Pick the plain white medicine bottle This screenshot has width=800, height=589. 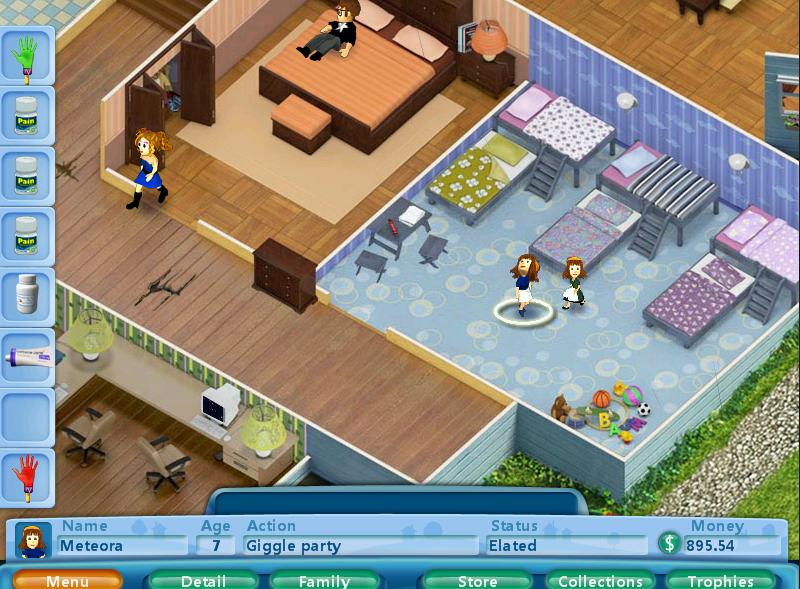27,294
